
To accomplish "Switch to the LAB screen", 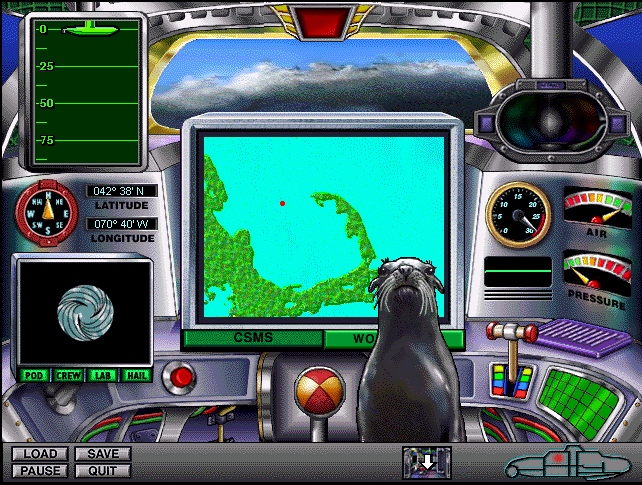I will 102,375.
